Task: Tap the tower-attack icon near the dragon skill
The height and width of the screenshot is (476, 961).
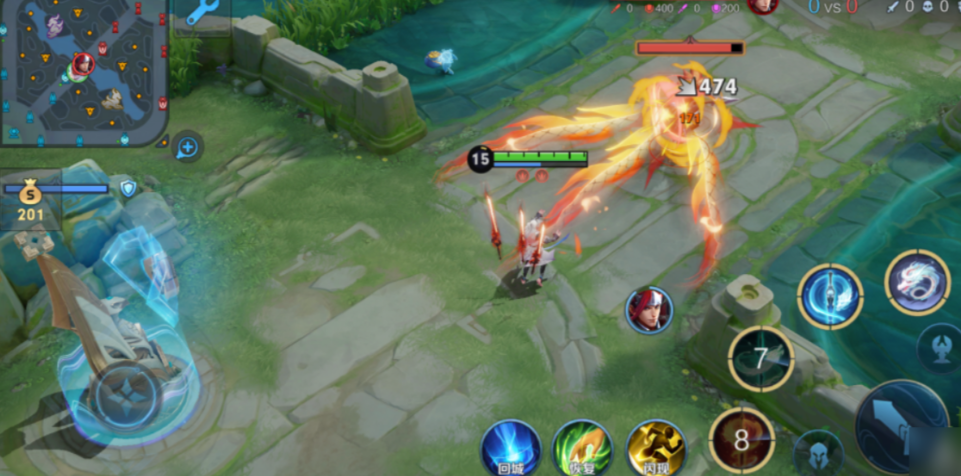Action: click(940, 346)
